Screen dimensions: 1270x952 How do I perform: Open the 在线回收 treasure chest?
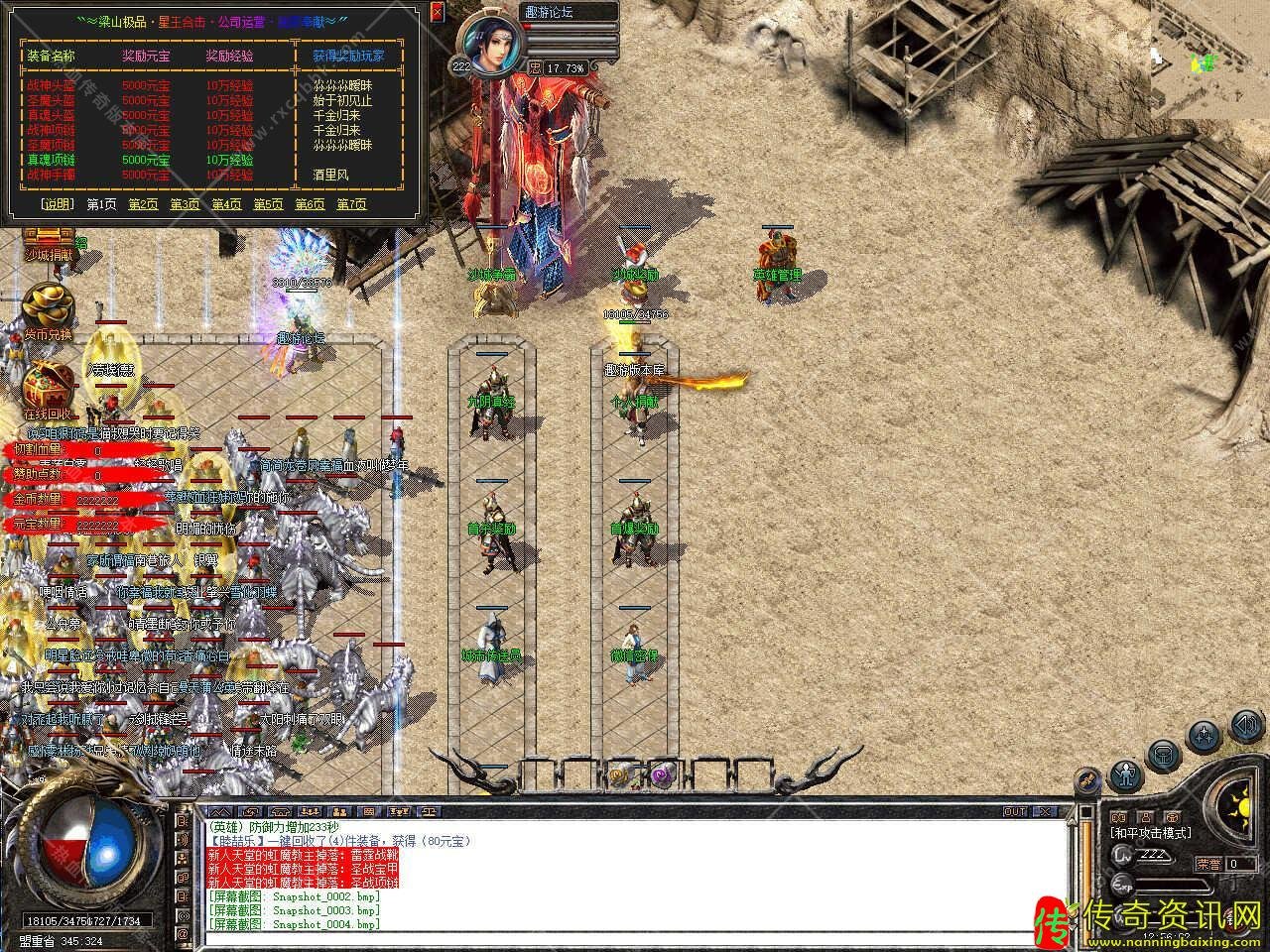point(48,390)
